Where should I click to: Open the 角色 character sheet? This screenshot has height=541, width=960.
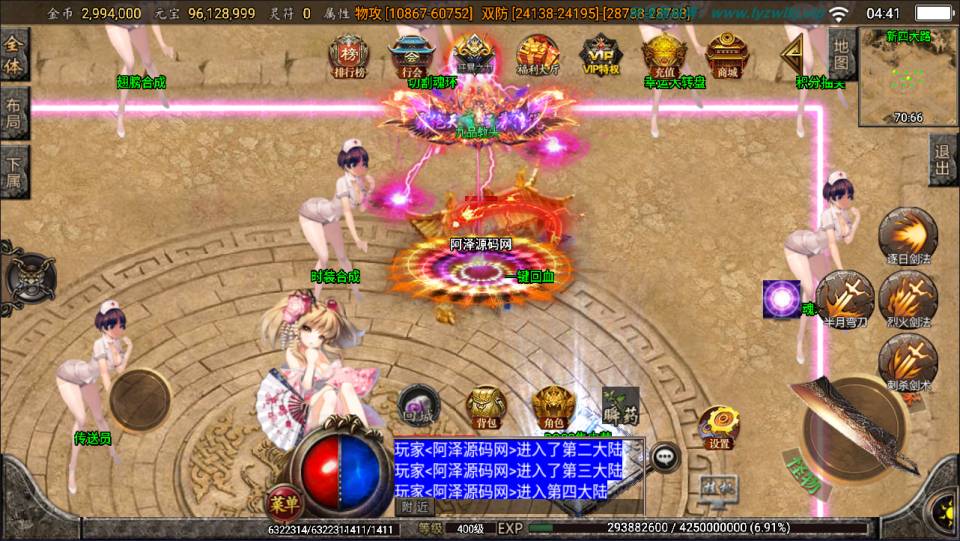tap(551, 407)
